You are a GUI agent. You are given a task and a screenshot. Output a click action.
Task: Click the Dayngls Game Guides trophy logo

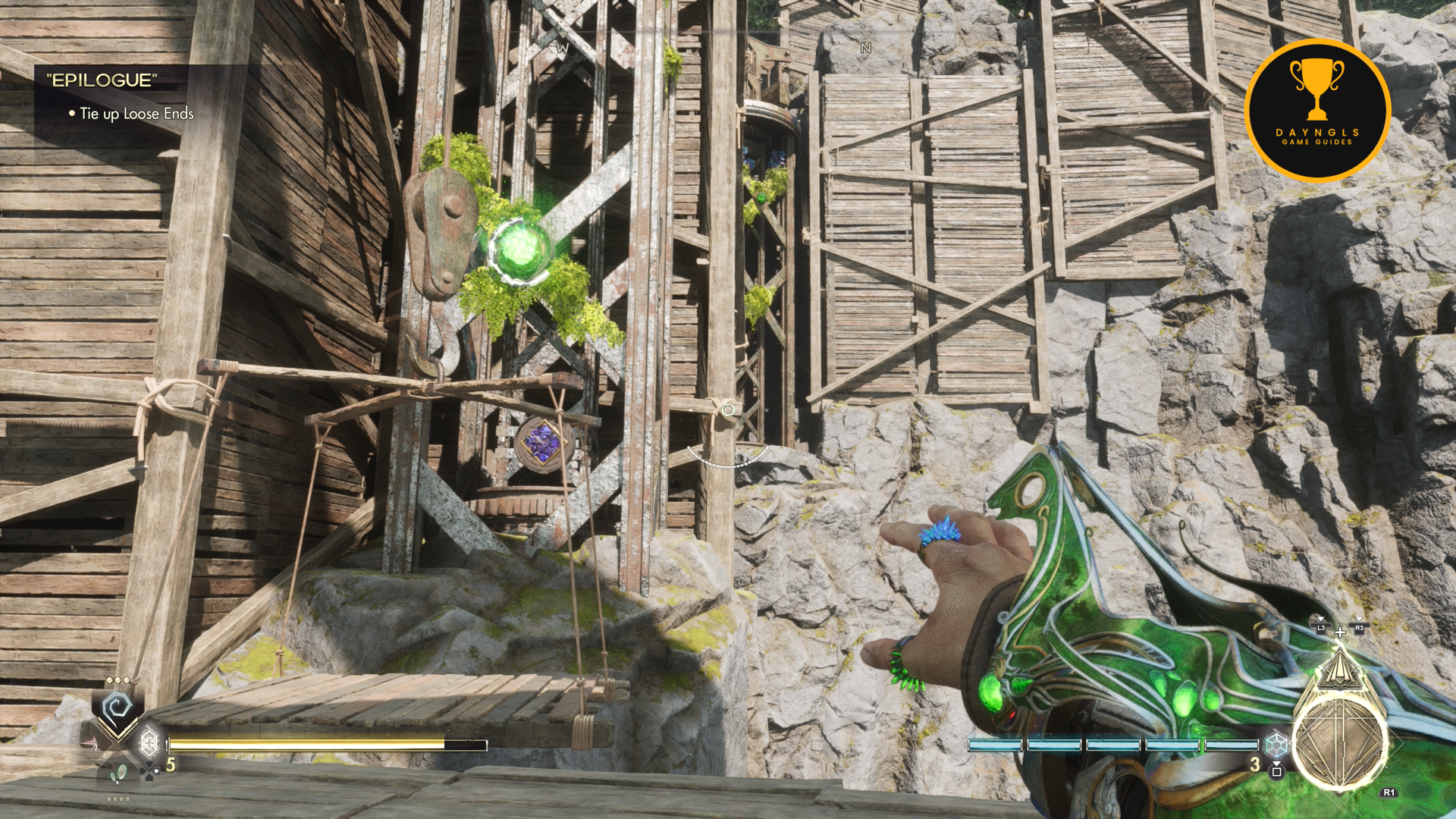[1317, 110]
